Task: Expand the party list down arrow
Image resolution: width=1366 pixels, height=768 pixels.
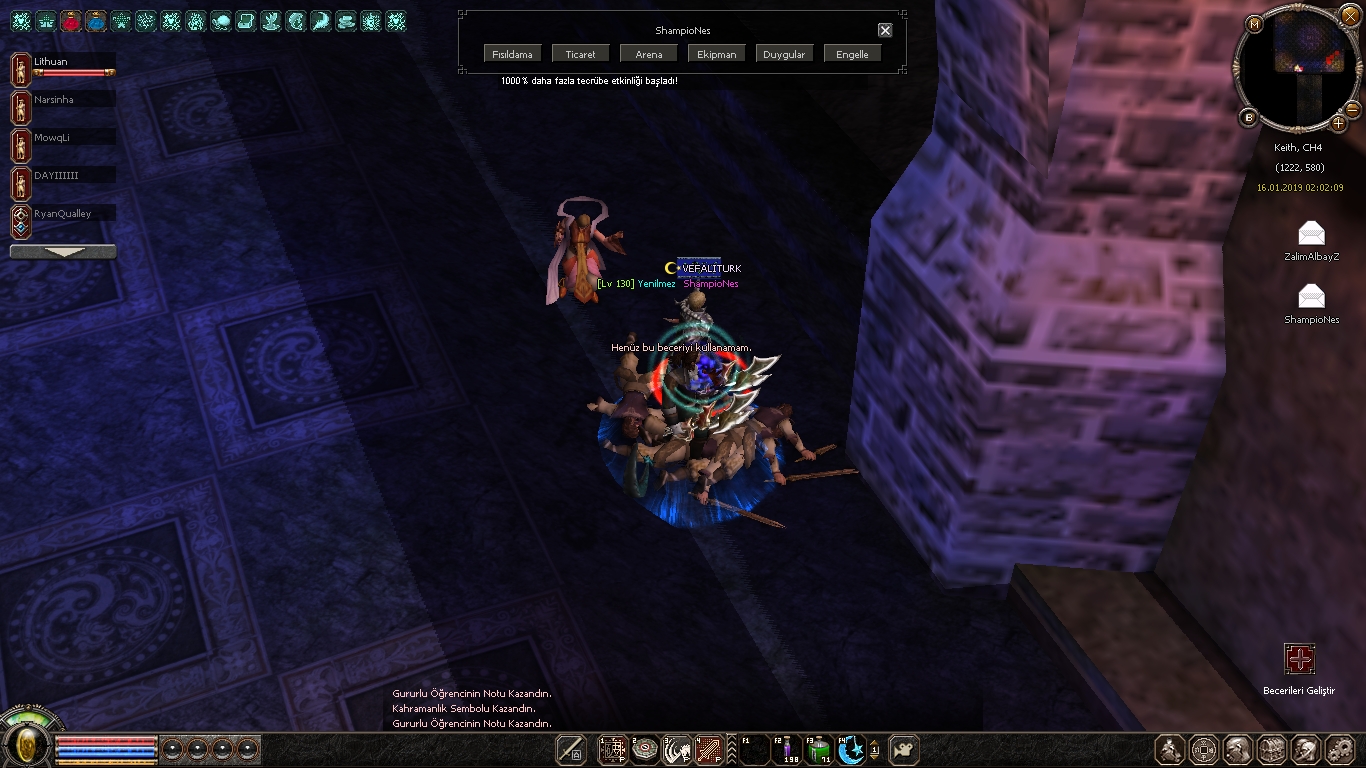Action: coord(62,252)
